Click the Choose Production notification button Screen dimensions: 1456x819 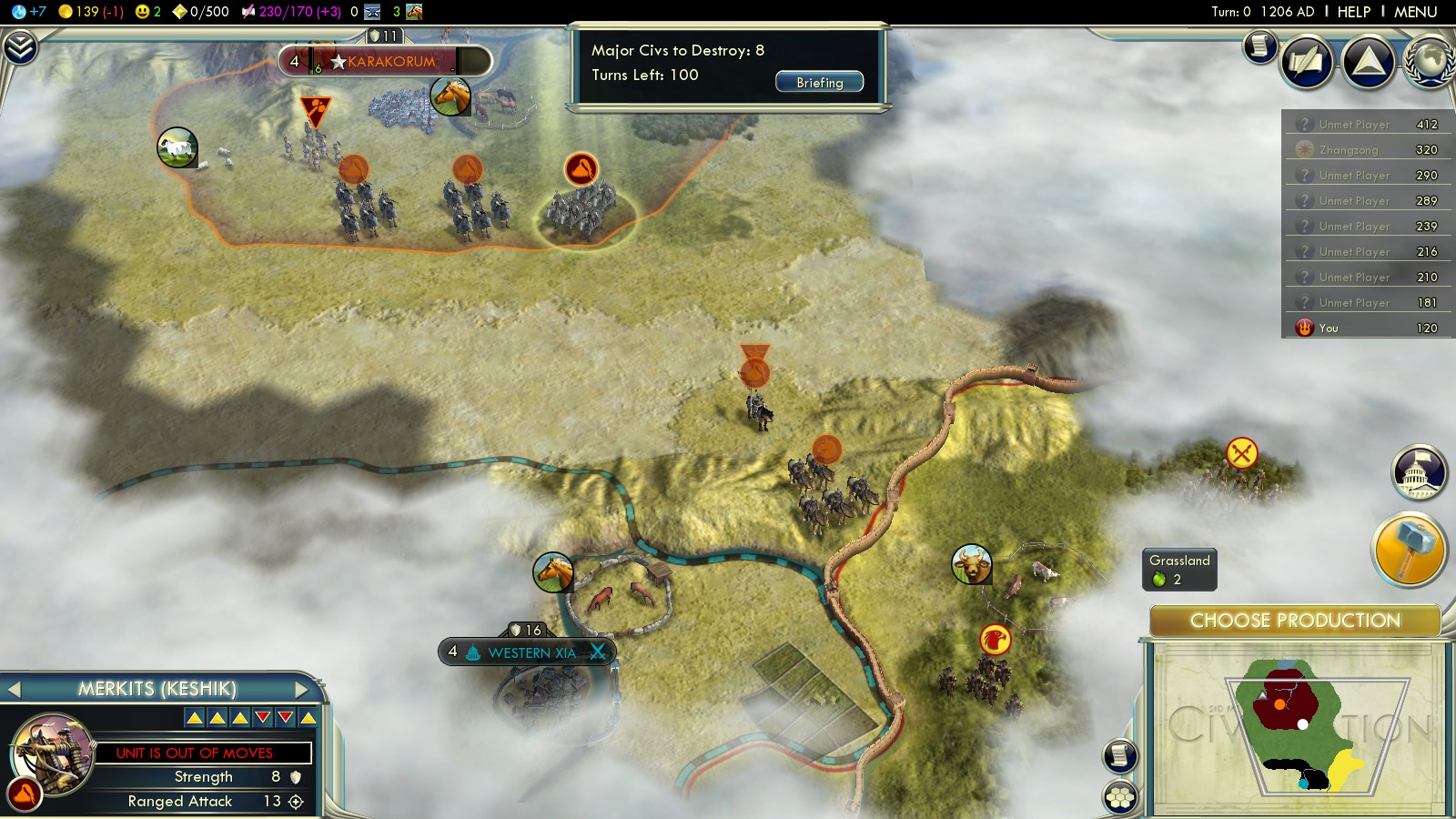1294,621
